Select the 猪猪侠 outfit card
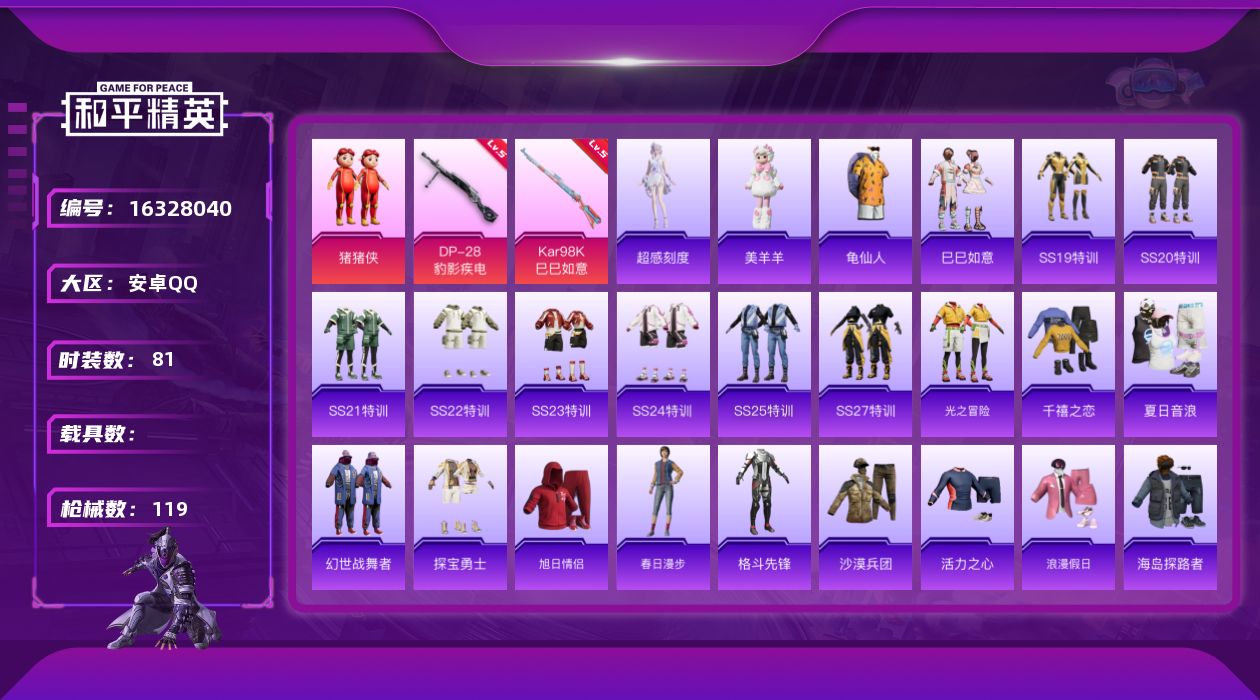1260x700 pixels. (358, 211)
